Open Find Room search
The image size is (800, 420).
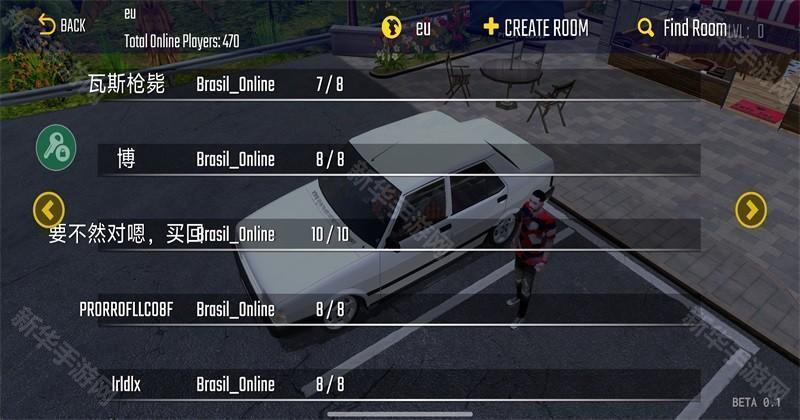point(682,28)
